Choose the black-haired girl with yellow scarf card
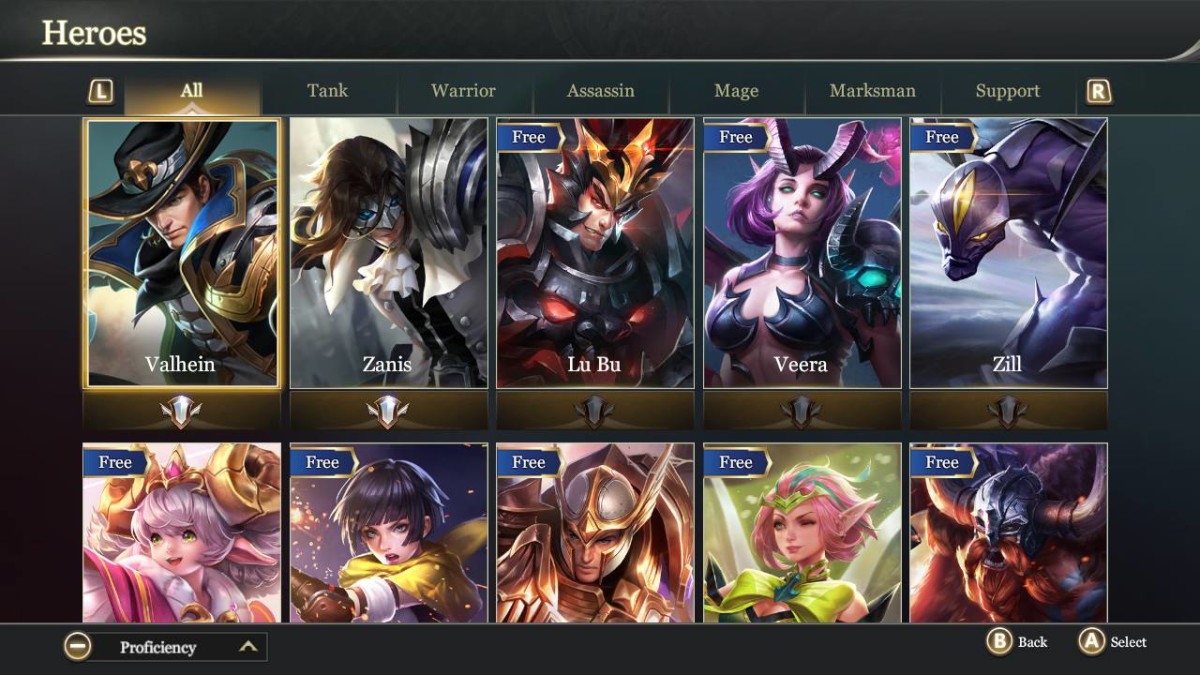The height and width of the screenshot is (675, 1200). pyautogui.click(x=388, y=535)
